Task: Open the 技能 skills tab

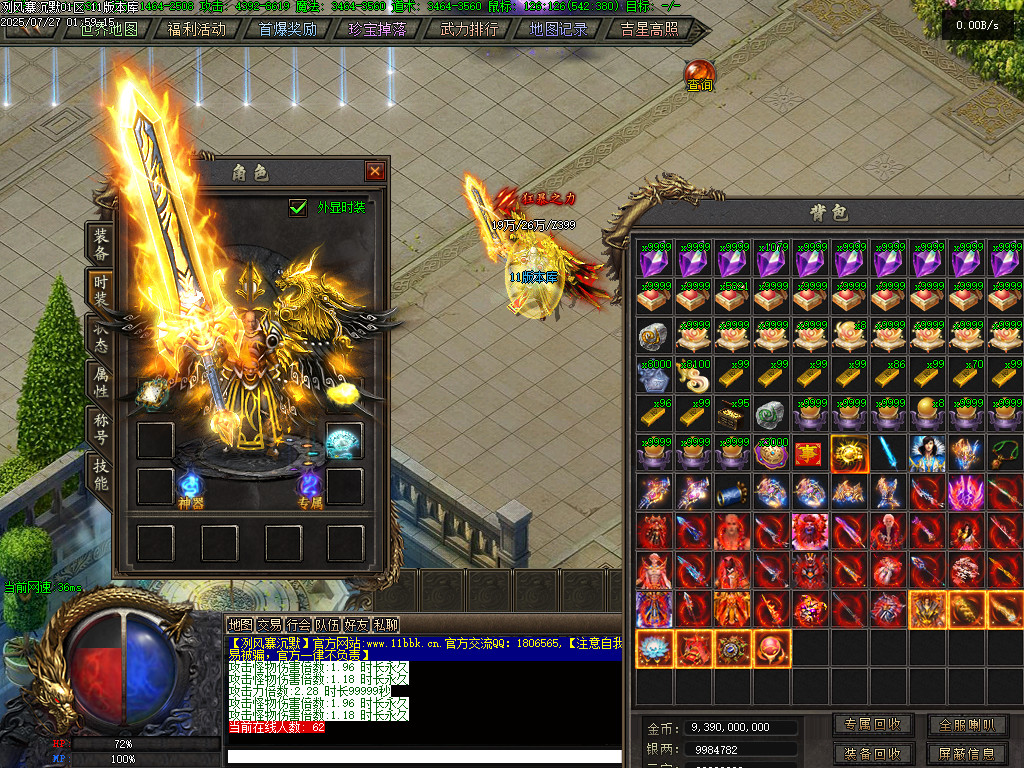Action: coord(101,474)
